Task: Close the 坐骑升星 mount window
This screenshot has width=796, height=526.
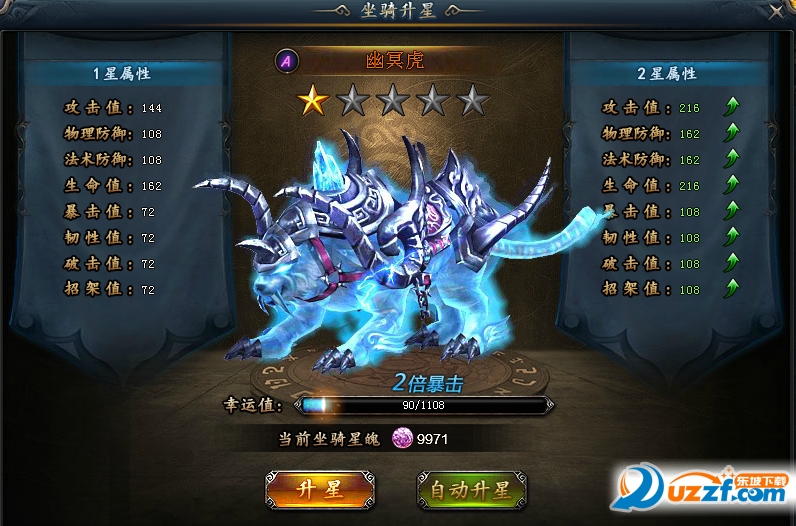Action: [x=776, y=12]
